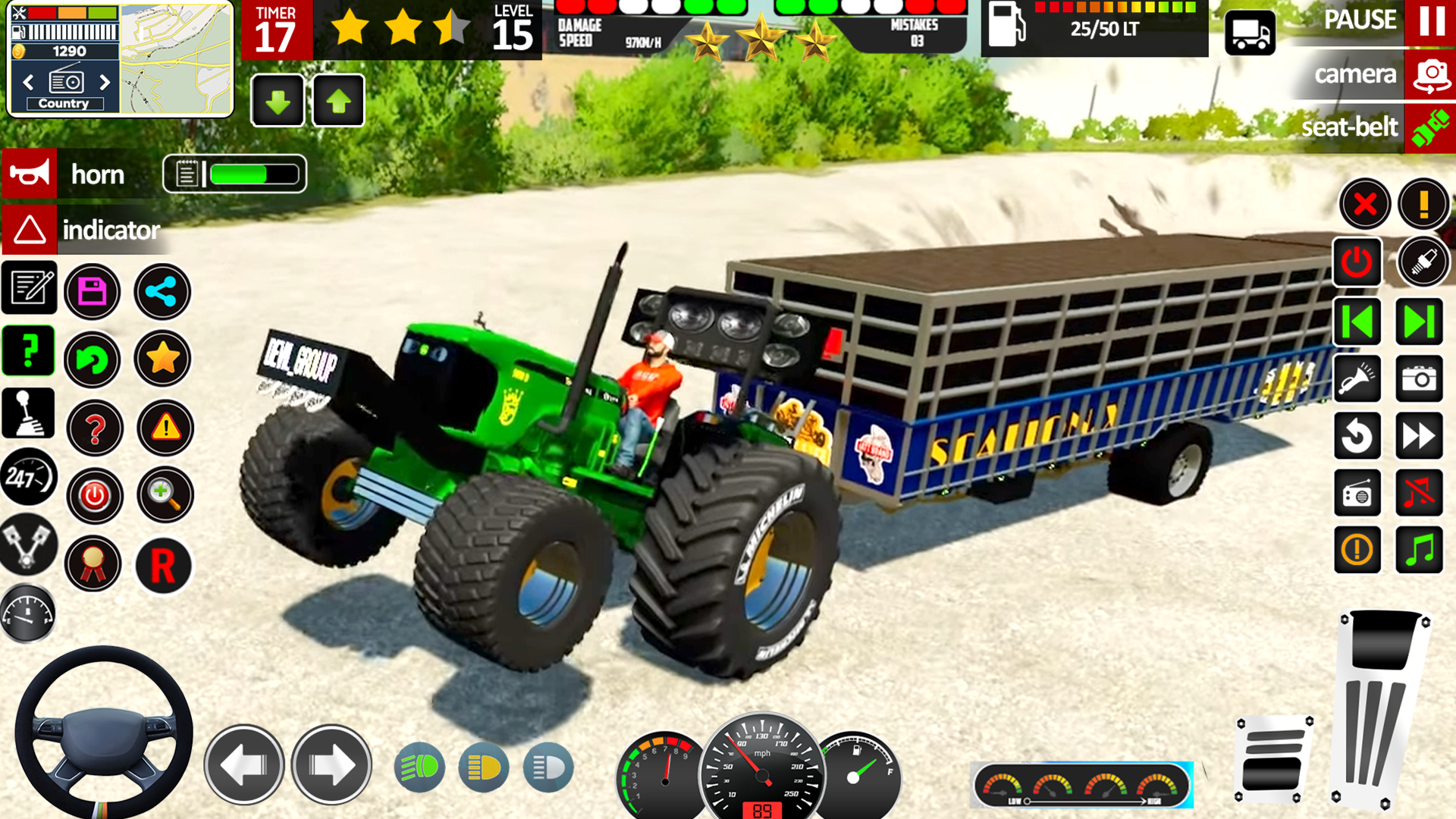Tap the green down-arrow gear button
1456x819 pixels.
(x=278, y=101)
